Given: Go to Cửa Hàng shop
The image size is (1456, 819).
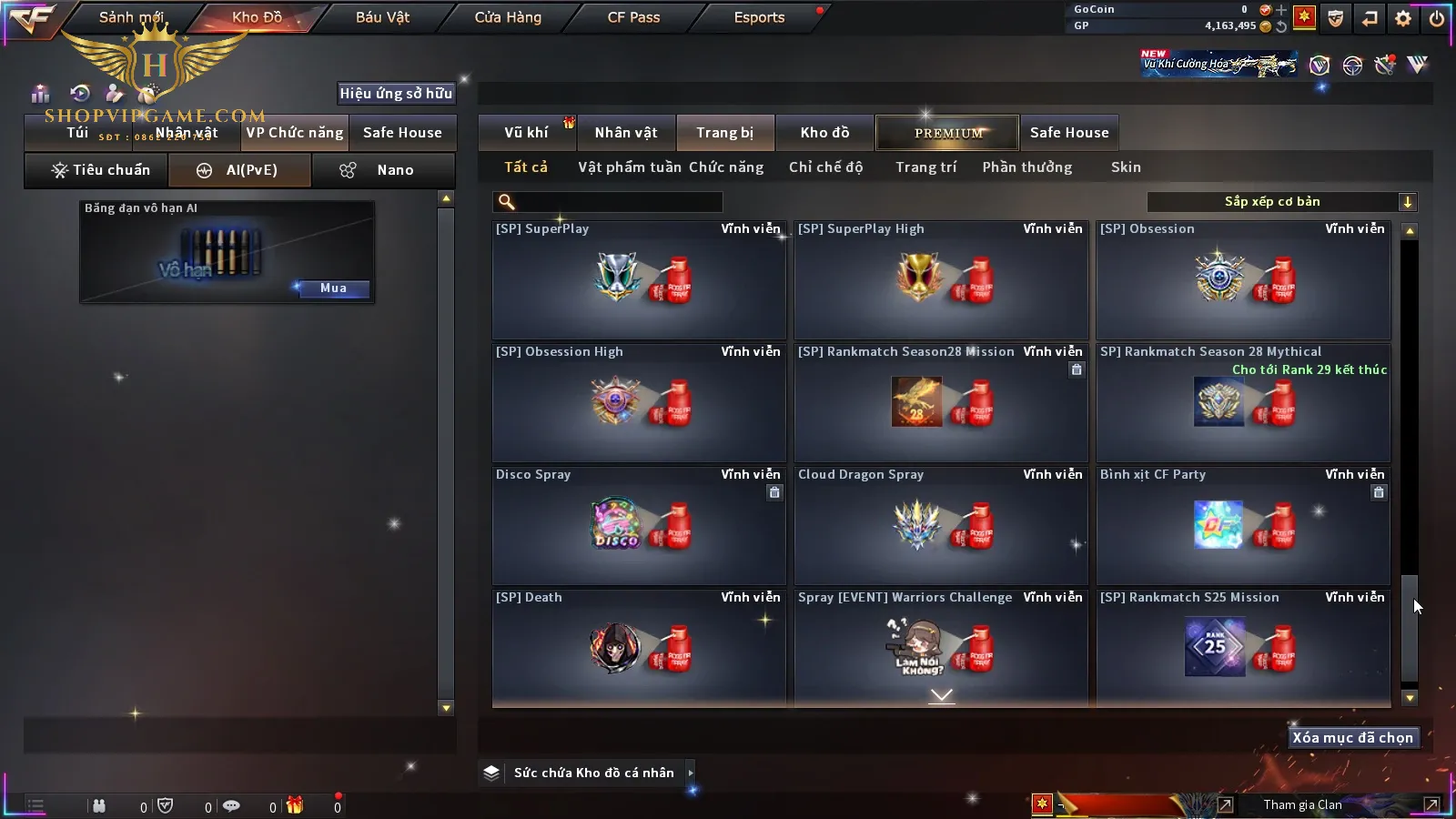Looking at the screenshot, I should 508,17.
